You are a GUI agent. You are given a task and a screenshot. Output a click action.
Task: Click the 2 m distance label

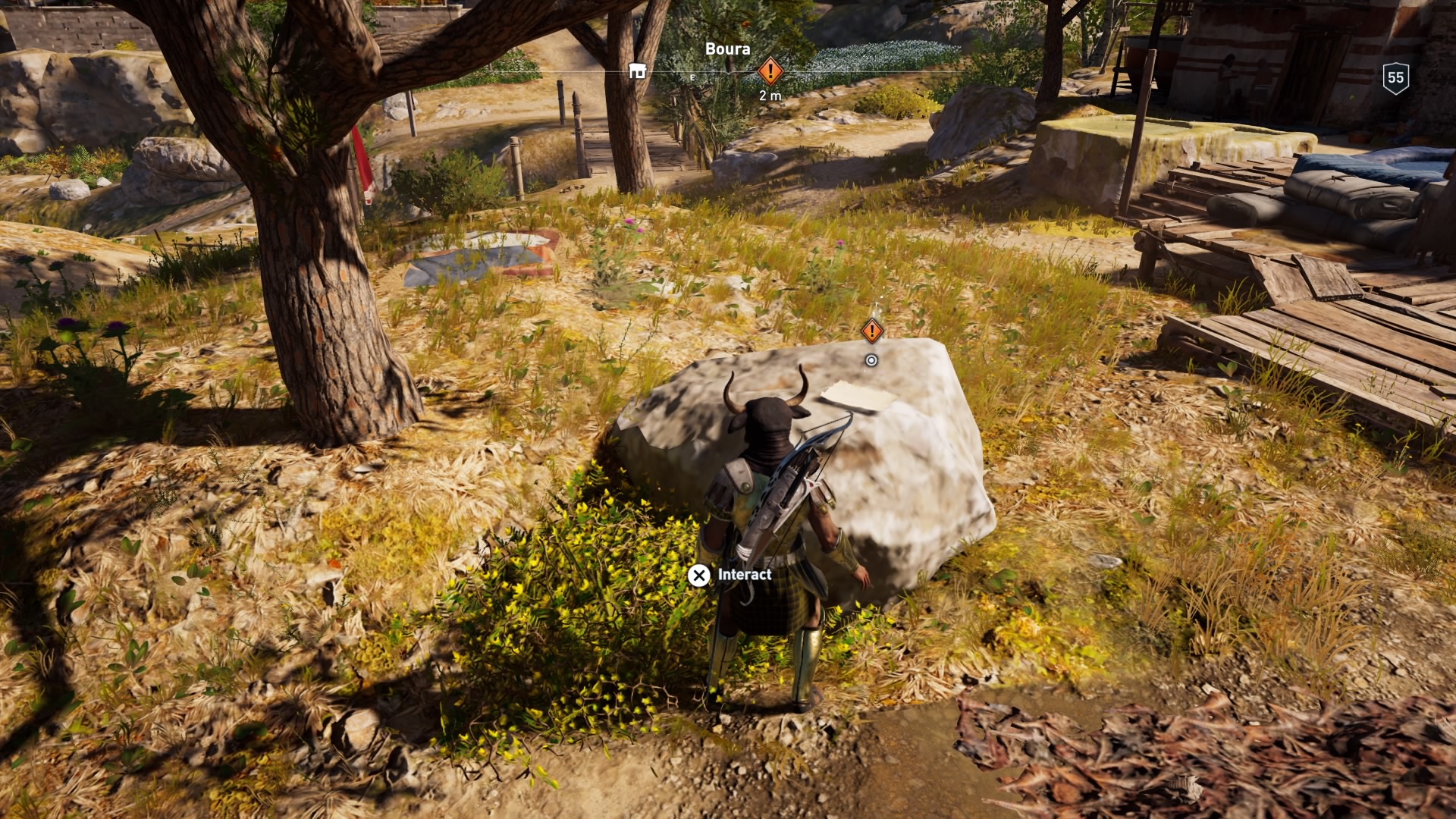[770, 96]
